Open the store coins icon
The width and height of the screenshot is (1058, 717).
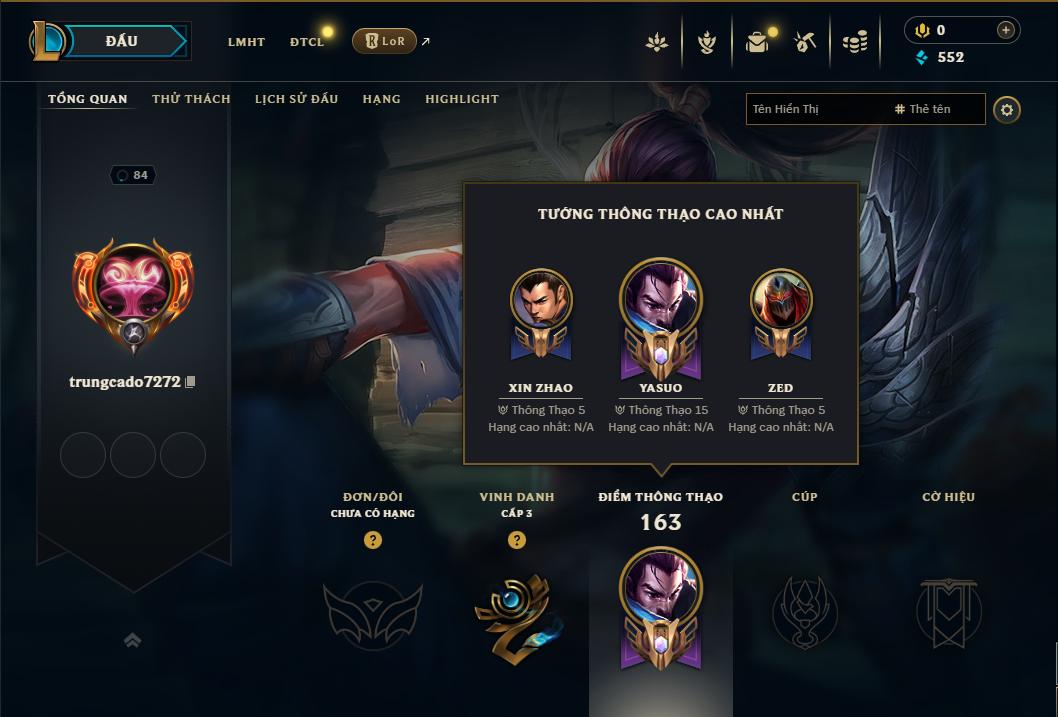pyautogui.click(x=854, y=42)
